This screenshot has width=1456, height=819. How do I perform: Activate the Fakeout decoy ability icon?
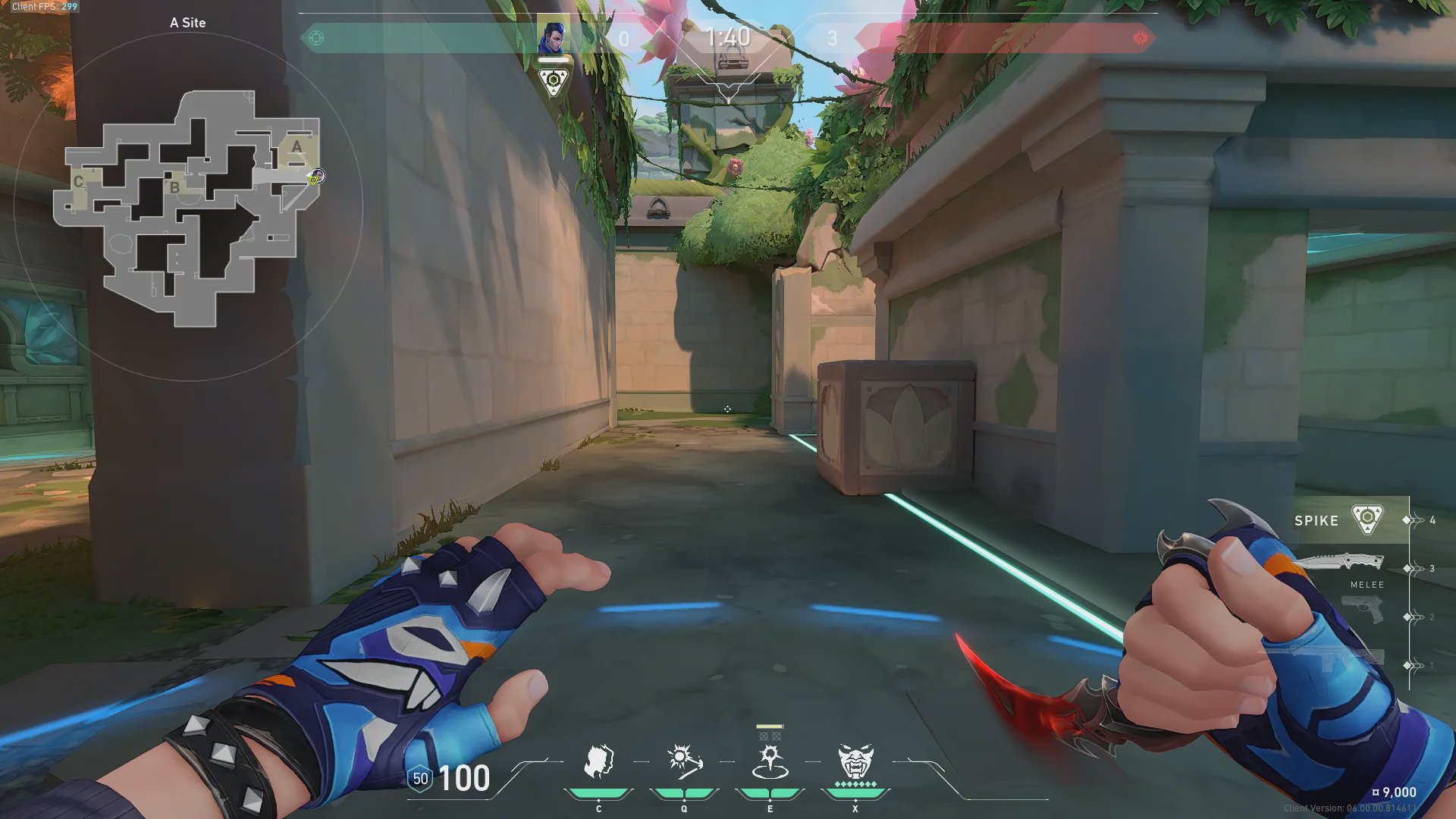tap(598, 762)
